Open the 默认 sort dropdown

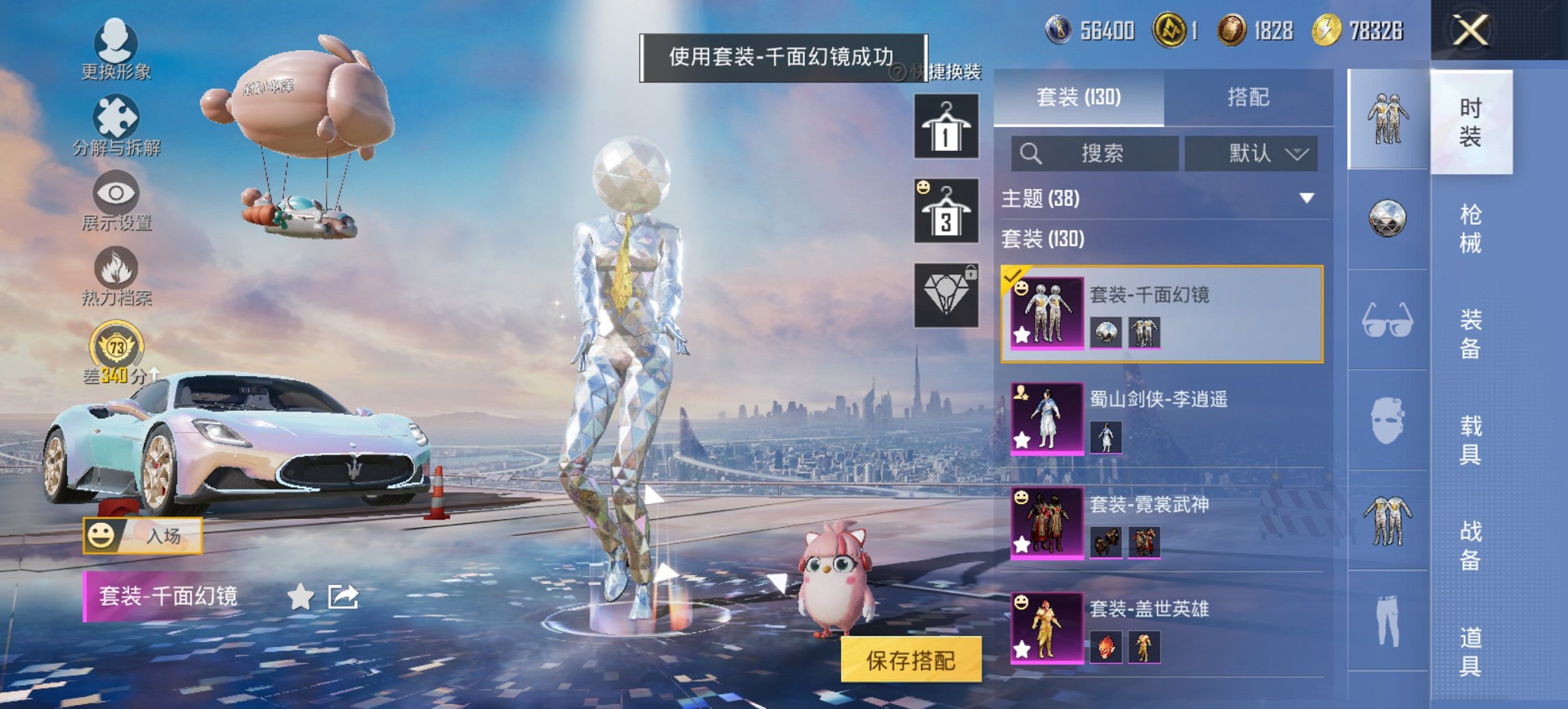pyautogui.click(x=1254, y=153)
